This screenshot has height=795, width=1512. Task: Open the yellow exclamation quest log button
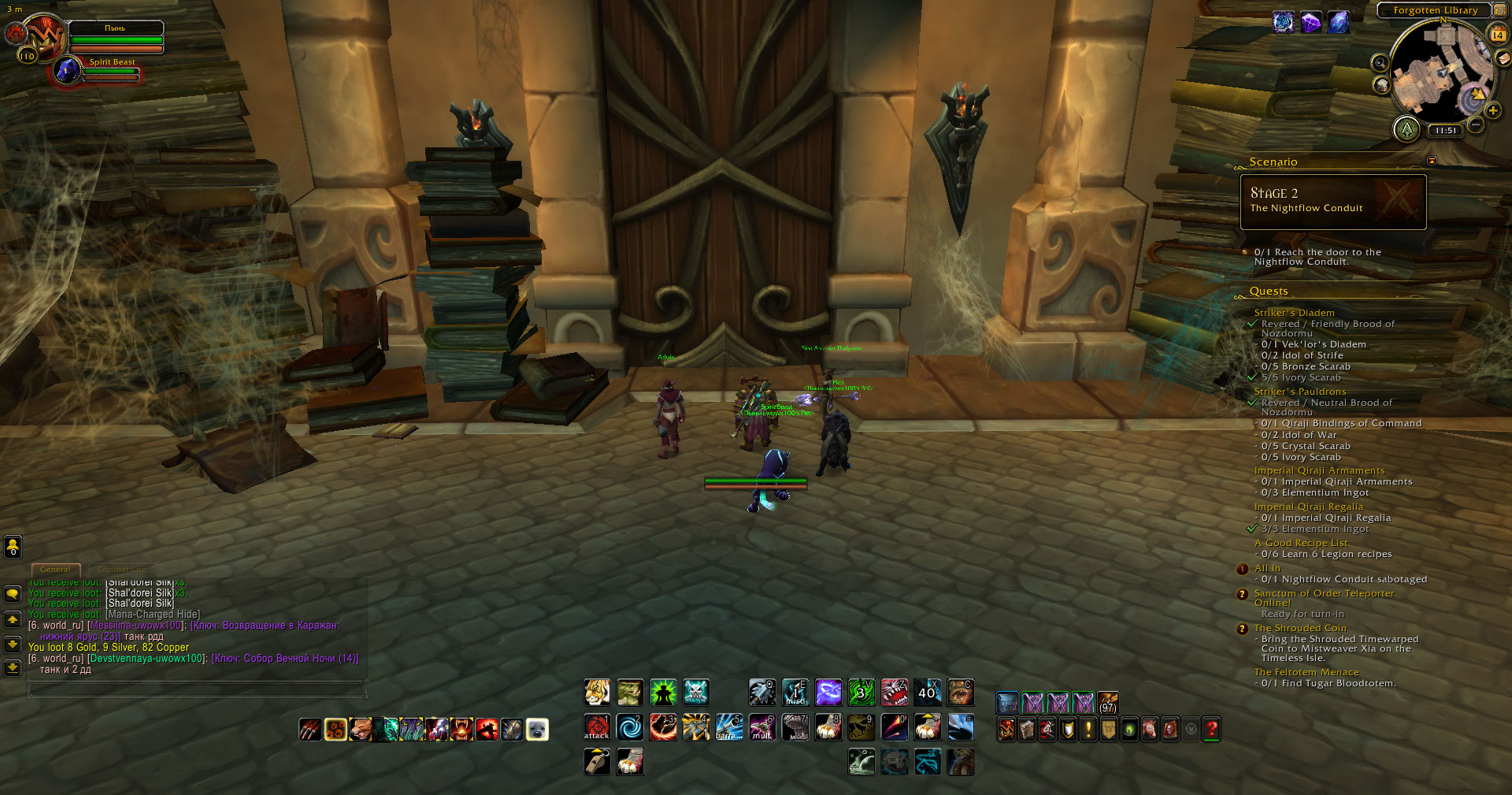pyautogui.click(x=1088, y=730)
